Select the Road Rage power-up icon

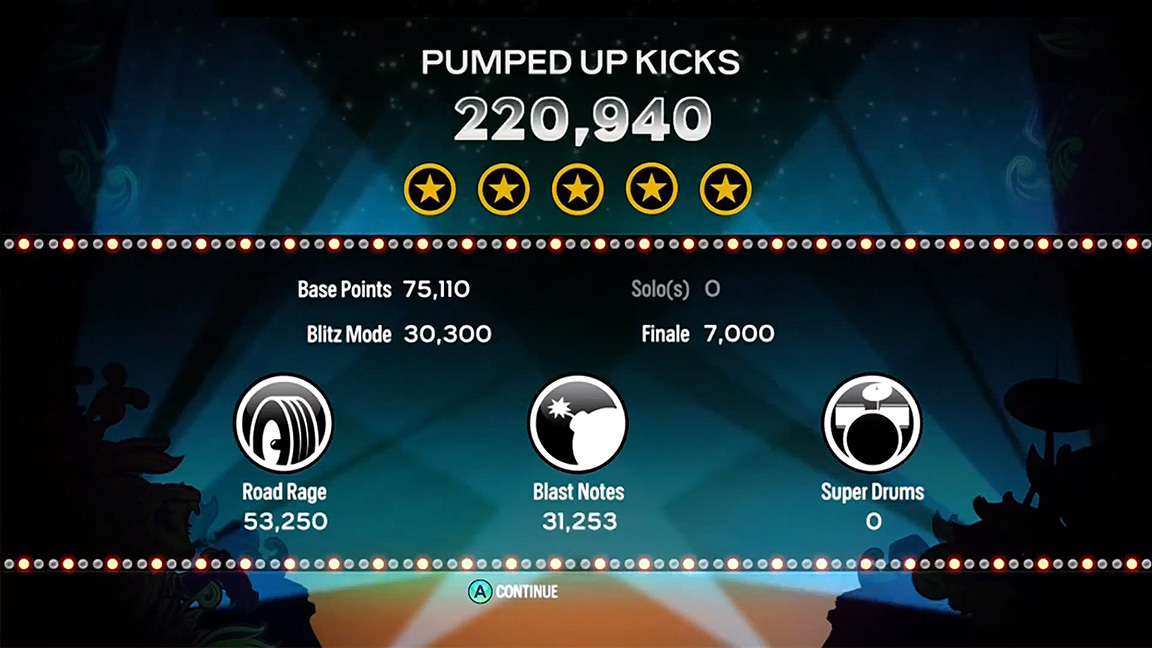click(283, 423)
